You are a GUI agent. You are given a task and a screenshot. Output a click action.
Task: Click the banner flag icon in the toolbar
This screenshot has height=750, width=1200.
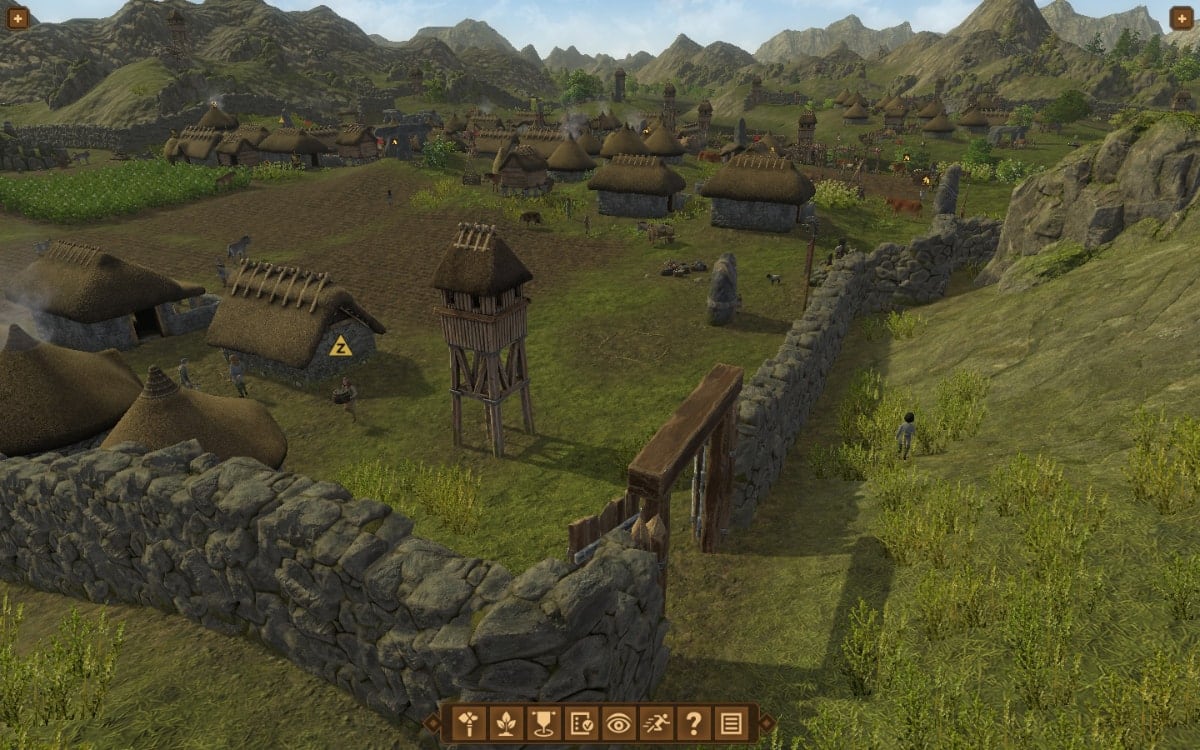542,722
